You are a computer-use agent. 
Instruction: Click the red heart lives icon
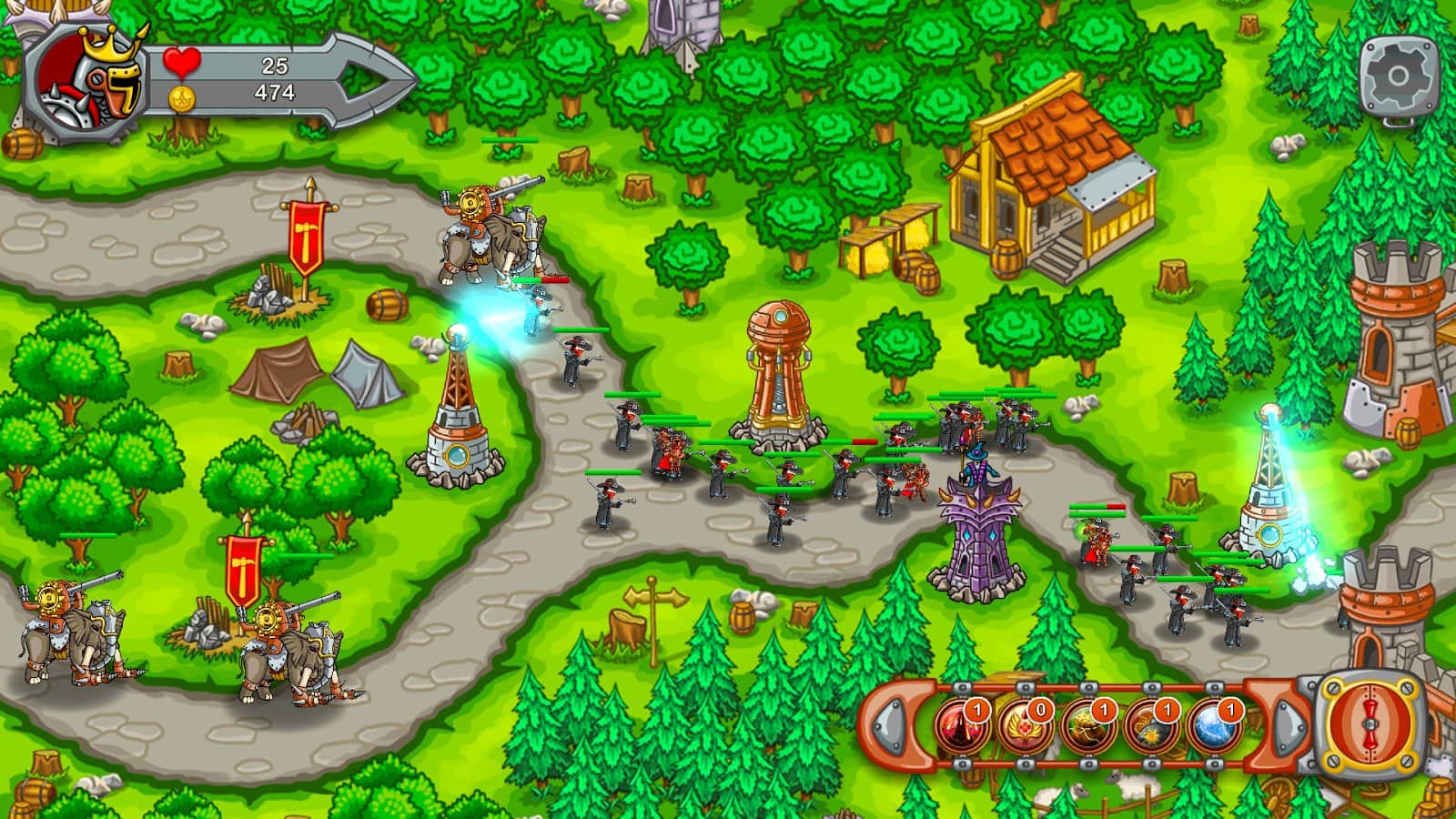click(x=180, y=63)
